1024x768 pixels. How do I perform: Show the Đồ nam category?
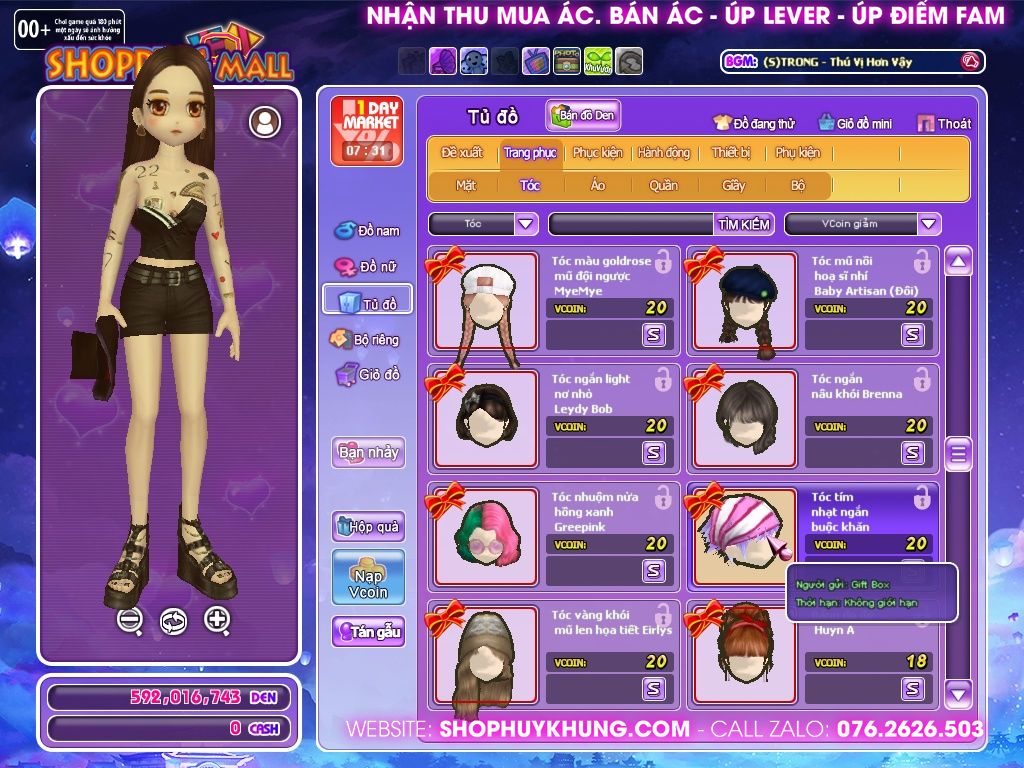click(x=368, y=231)
